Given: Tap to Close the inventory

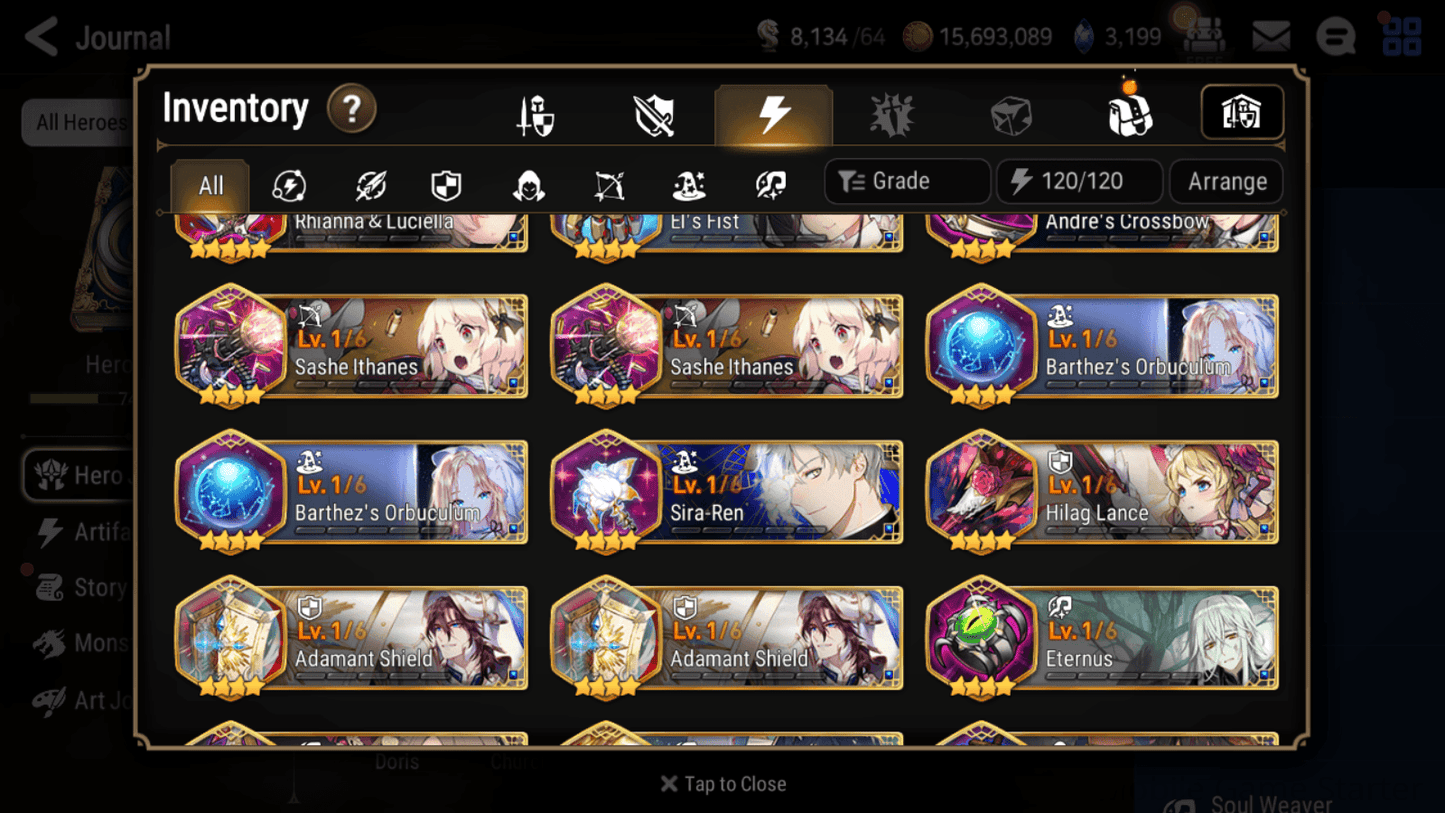Looking at the screenshot, I should point(722,784).
